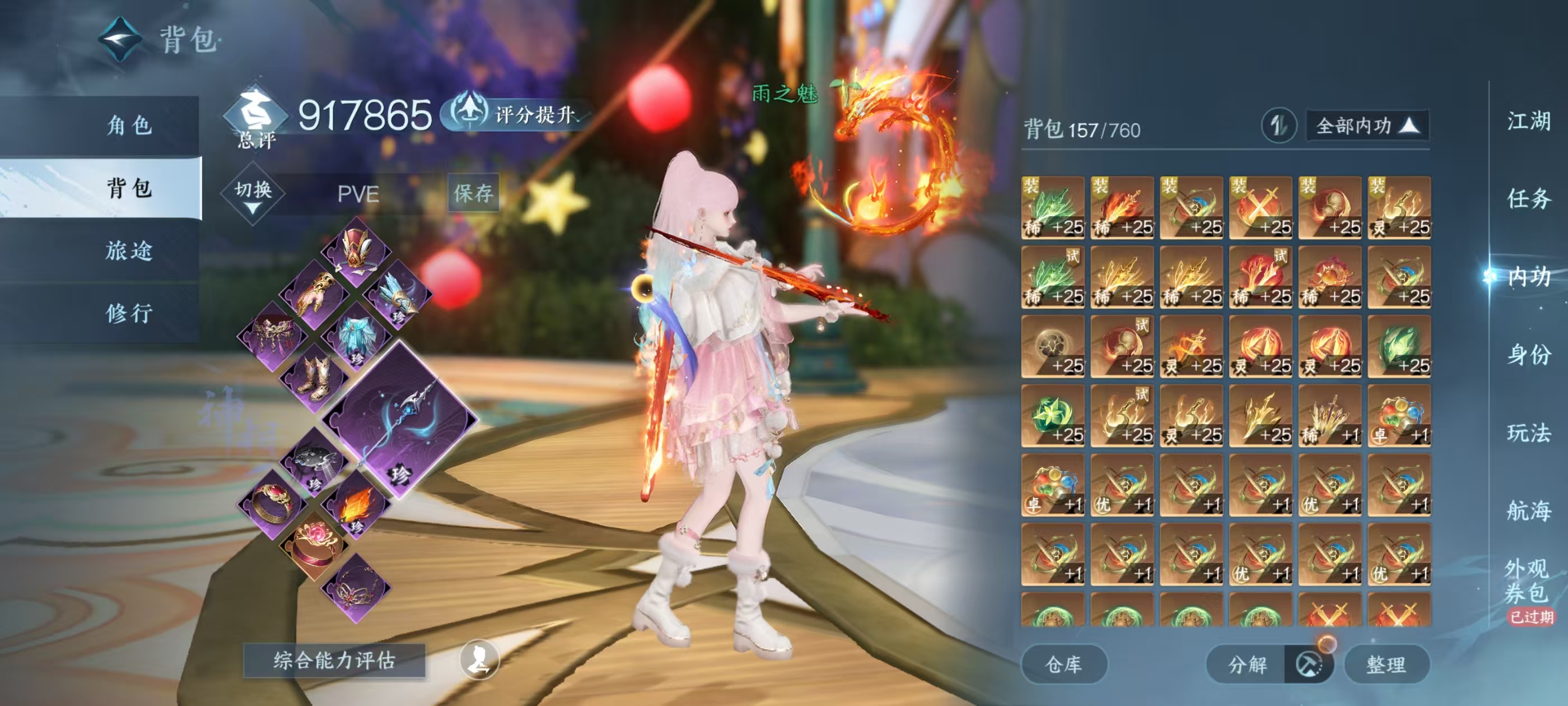Save the PVE loadout with 保存
Viewport: 1568px width, 706px height.
473,193
